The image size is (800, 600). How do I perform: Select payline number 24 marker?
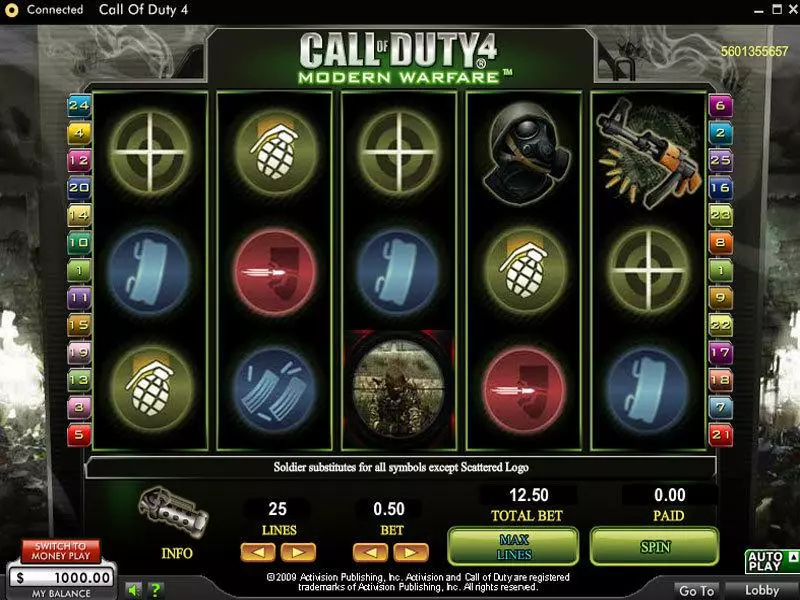[78, 104]
